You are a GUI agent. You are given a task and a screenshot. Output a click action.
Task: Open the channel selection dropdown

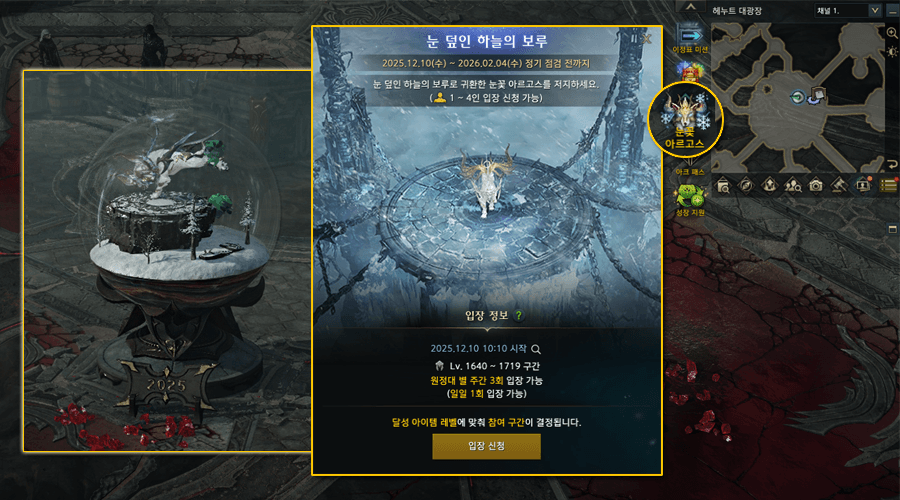[x=873, y=10]
